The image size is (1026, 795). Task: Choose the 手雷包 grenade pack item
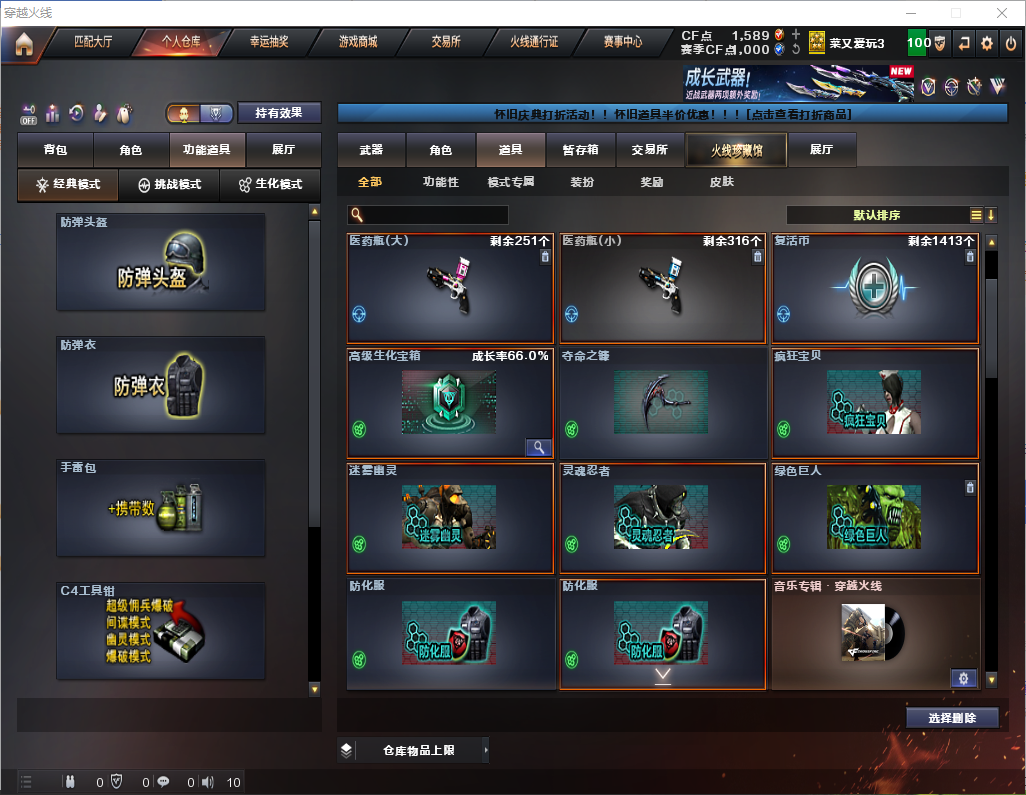pyautogui.click(x=161, y=508)
